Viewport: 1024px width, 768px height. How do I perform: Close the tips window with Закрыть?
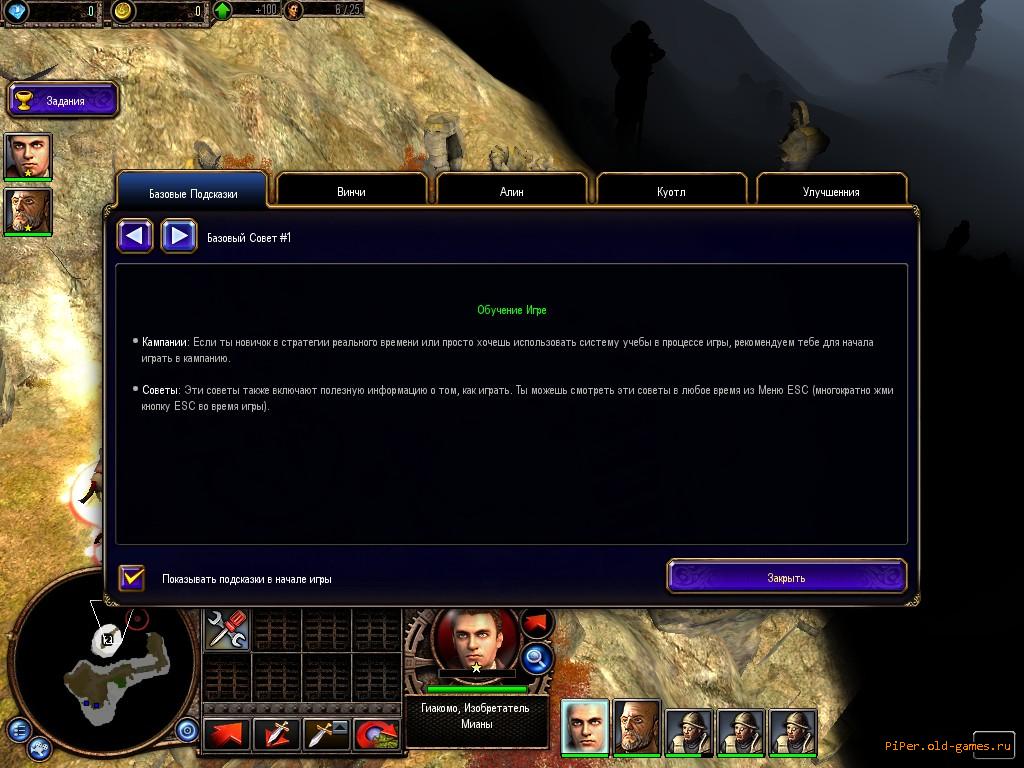tap(786, 577)
